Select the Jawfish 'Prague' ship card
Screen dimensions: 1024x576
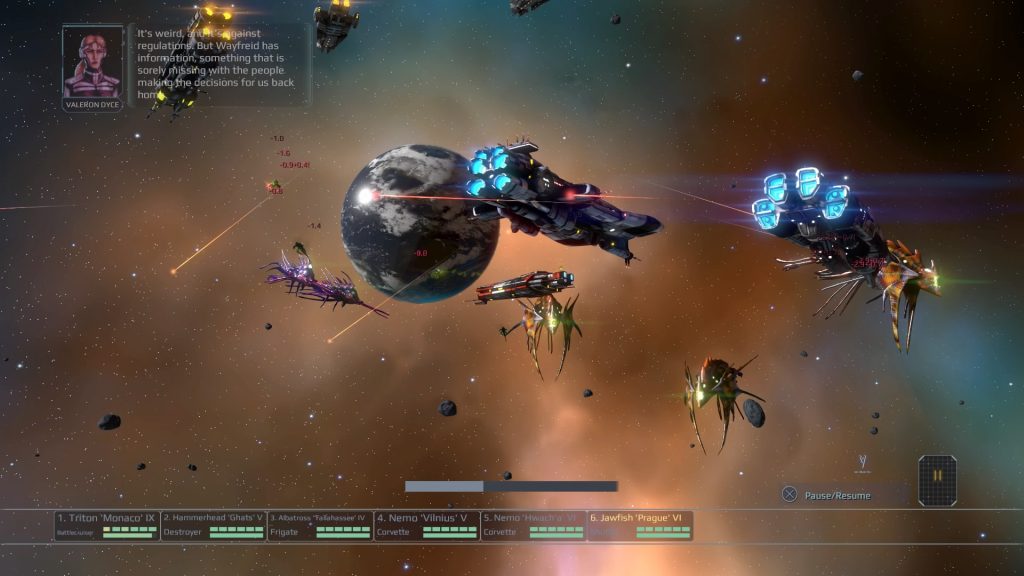point(639,525)
